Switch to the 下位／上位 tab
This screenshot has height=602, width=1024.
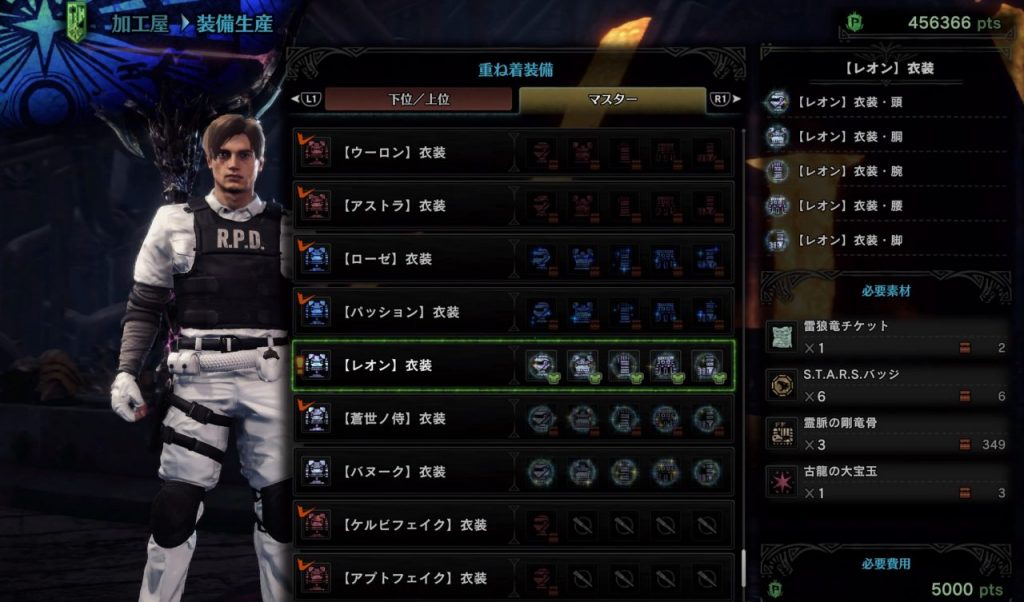coord(418,99)
